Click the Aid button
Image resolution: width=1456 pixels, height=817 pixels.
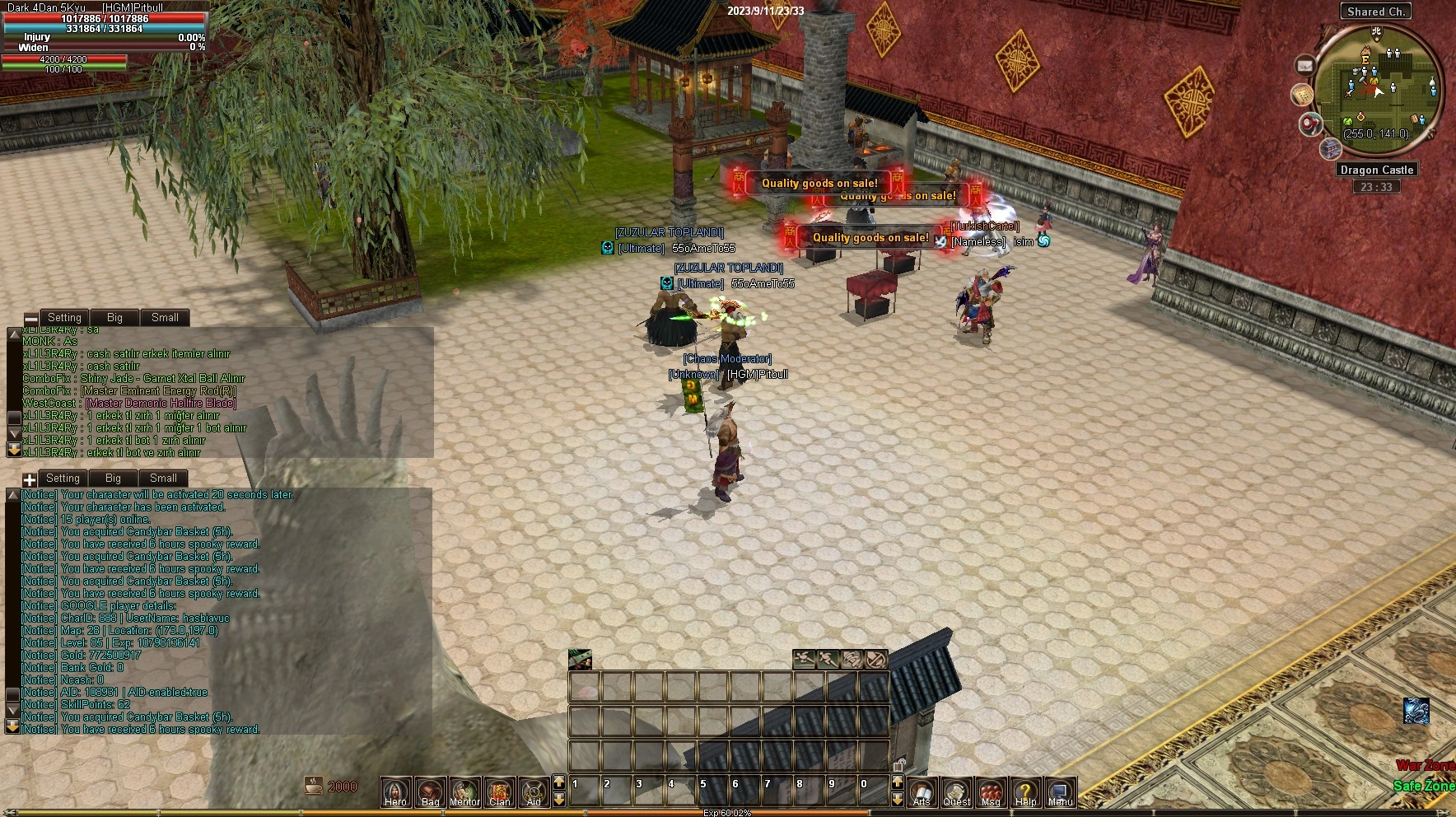point(534,791)
